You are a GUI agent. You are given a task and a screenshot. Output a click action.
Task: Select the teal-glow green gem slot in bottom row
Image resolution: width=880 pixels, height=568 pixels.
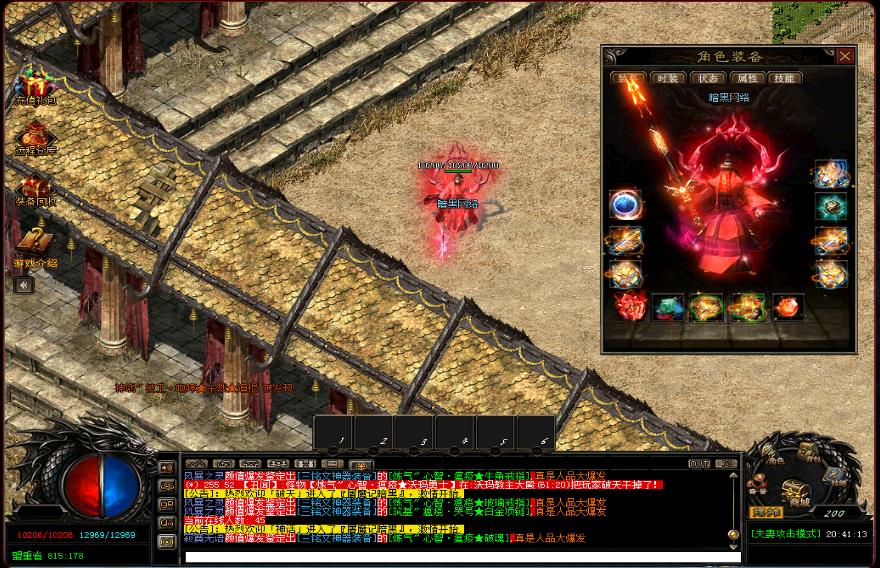(x=668, y=307)
